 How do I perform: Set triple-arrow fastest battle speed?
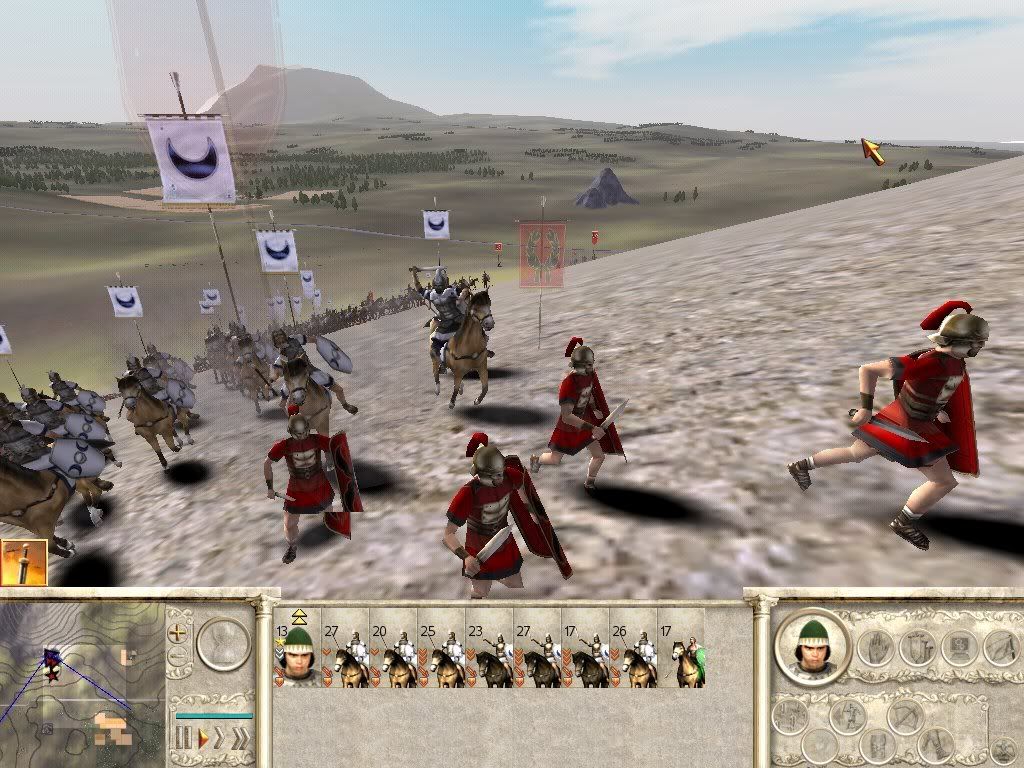pyautogui.click(x=240, y=738)
